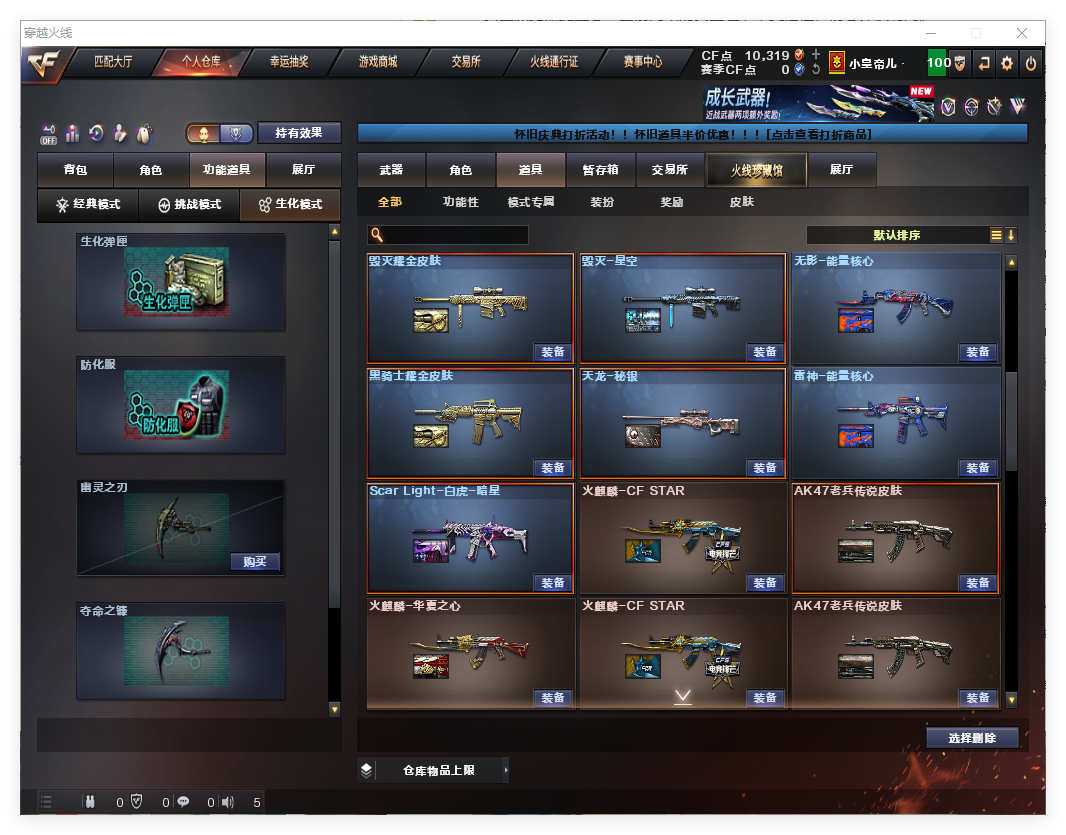Open the 暂存箱 tab
Viewport: 1066px width, 835px height.
tap(600, 170)
